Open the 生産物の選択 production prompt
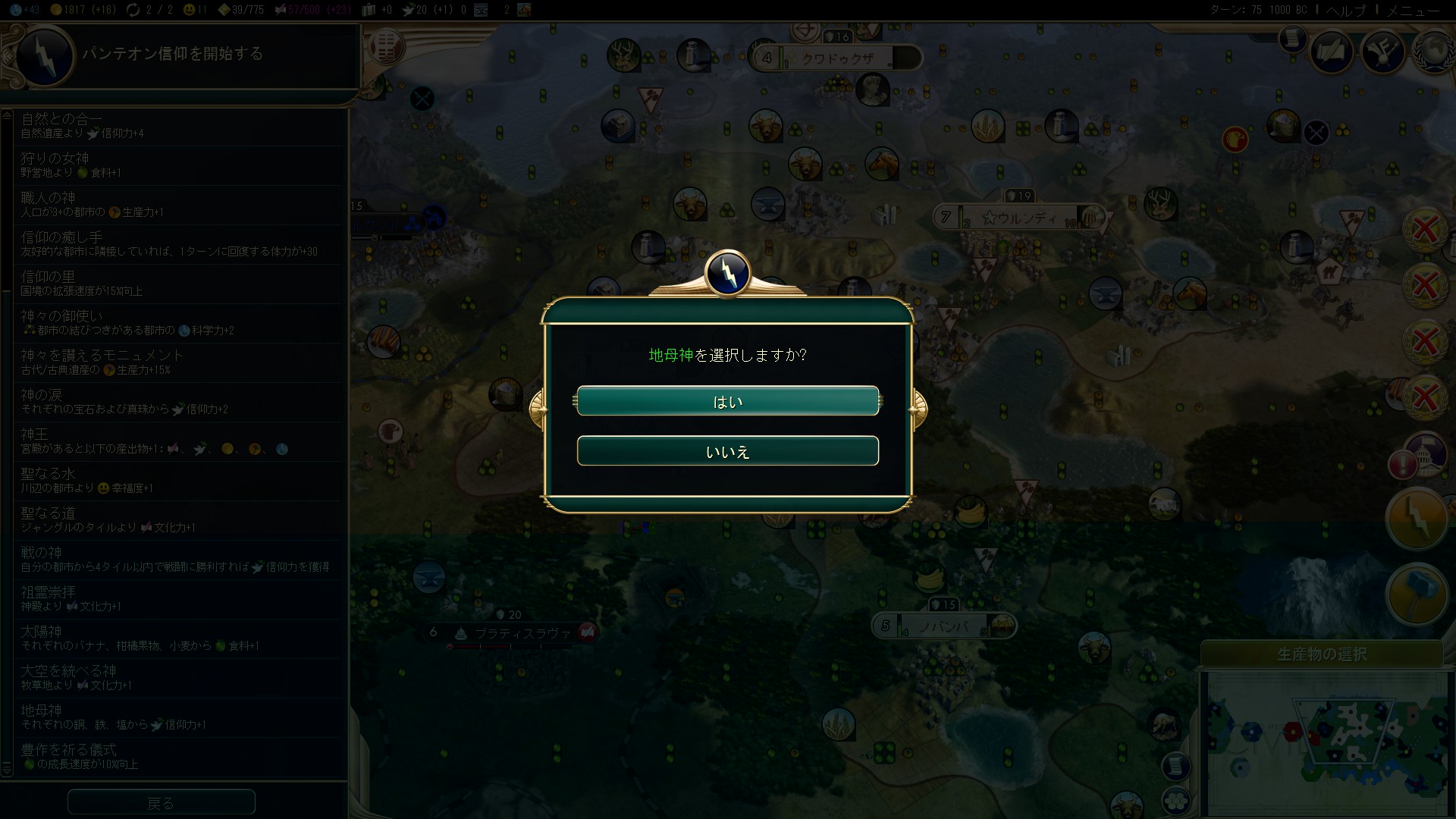 1322,654
